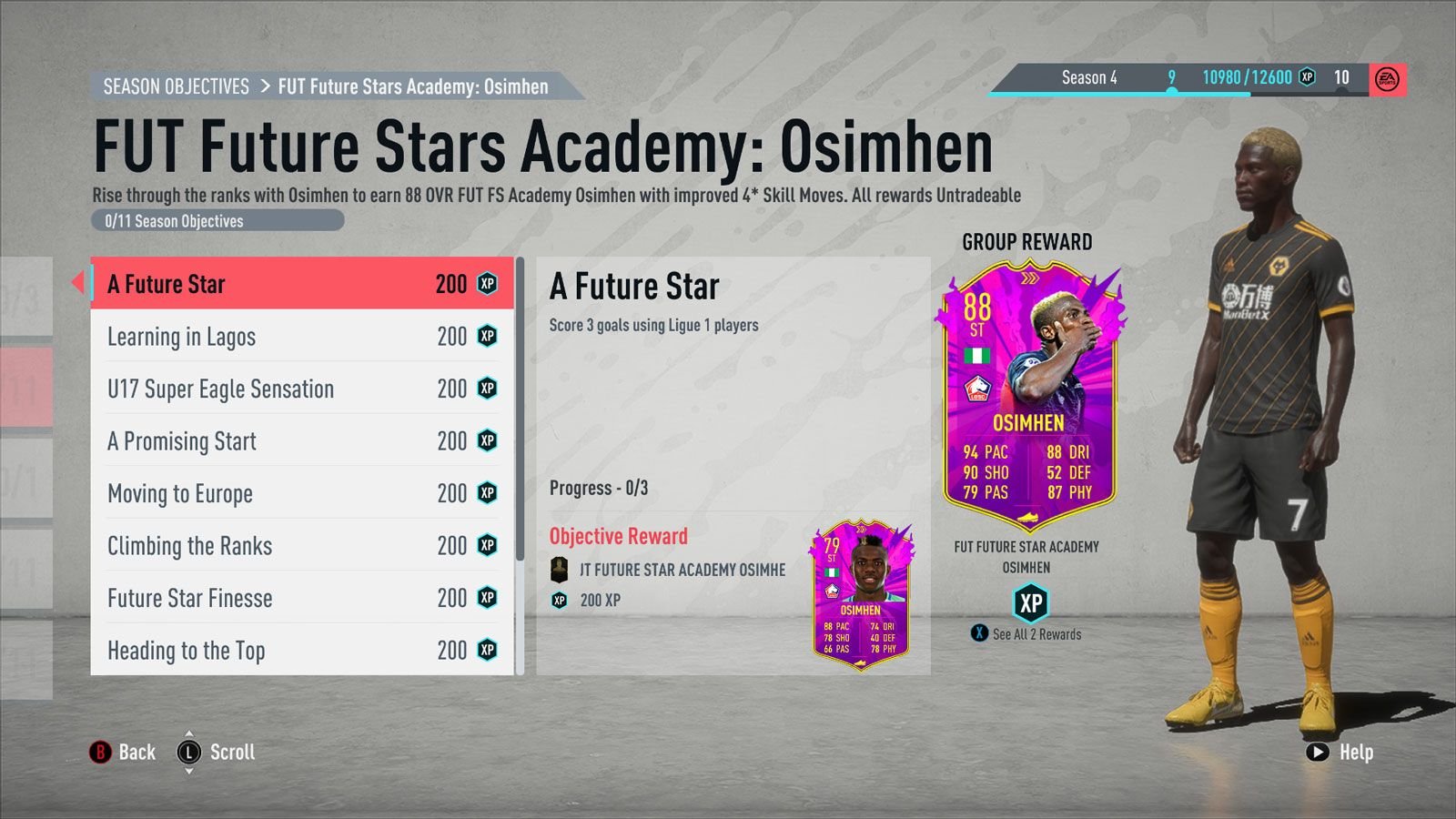Viewport: 1456px width, 819px height.
Task: Click the Season Objectives breadcrumb
Action: point(176,86)
